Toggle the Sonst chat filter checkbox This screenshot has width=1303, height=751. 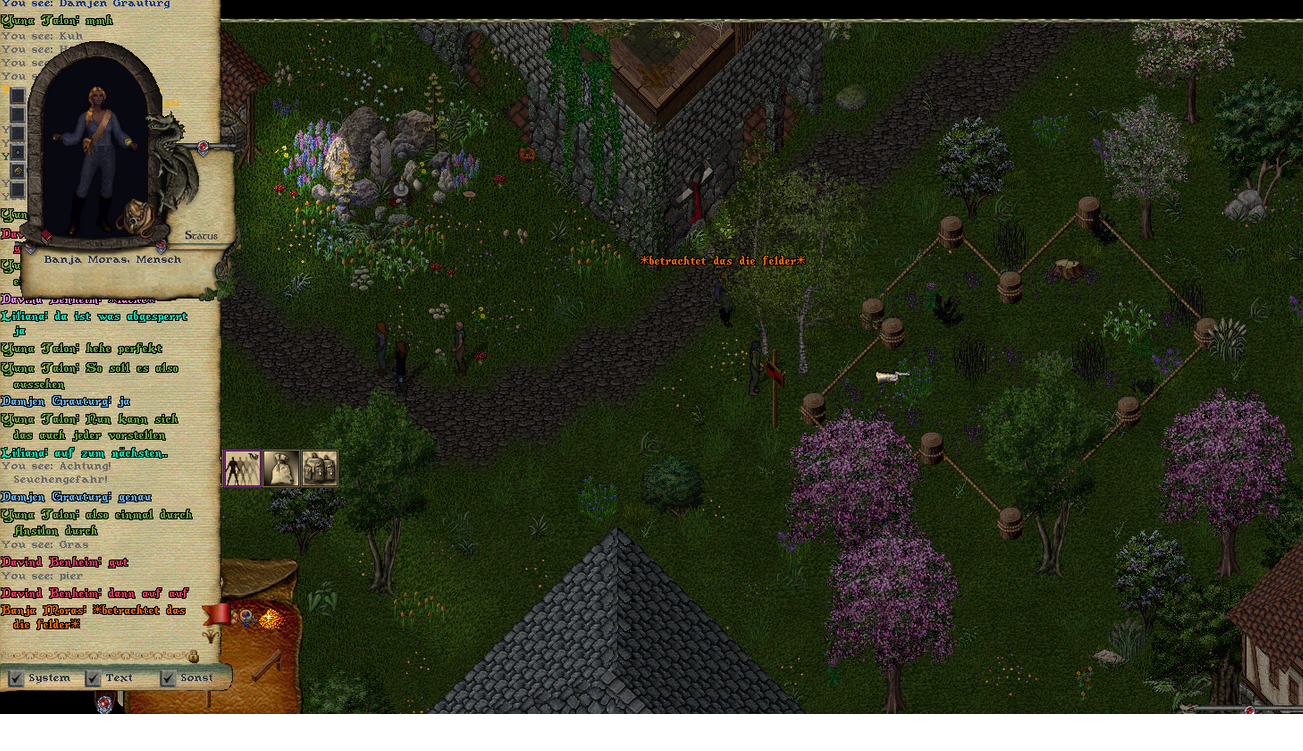tap(168, 678)
